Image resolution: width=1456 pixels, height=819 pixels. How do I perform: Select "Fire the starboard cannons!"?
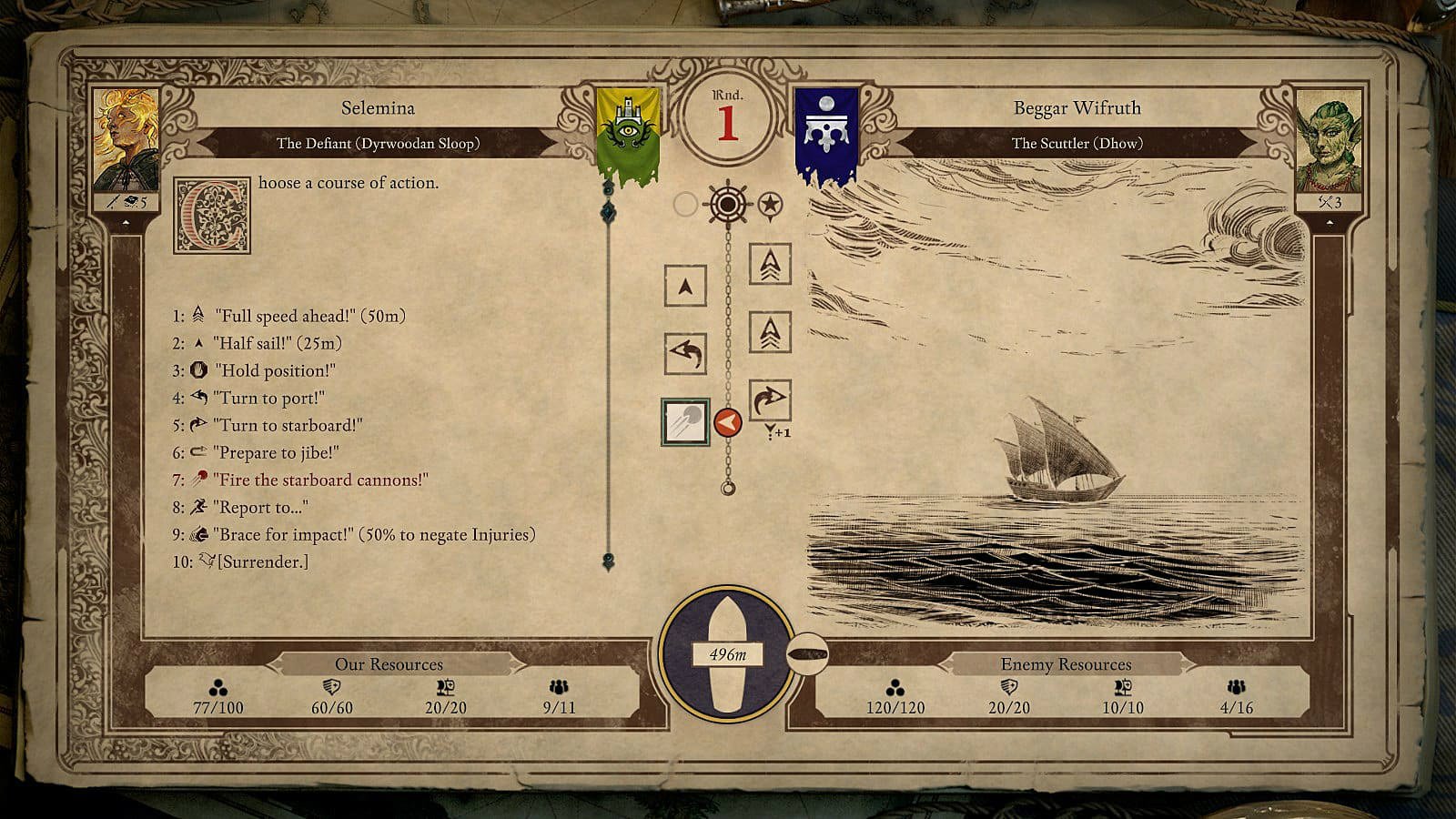click(320, 480)
